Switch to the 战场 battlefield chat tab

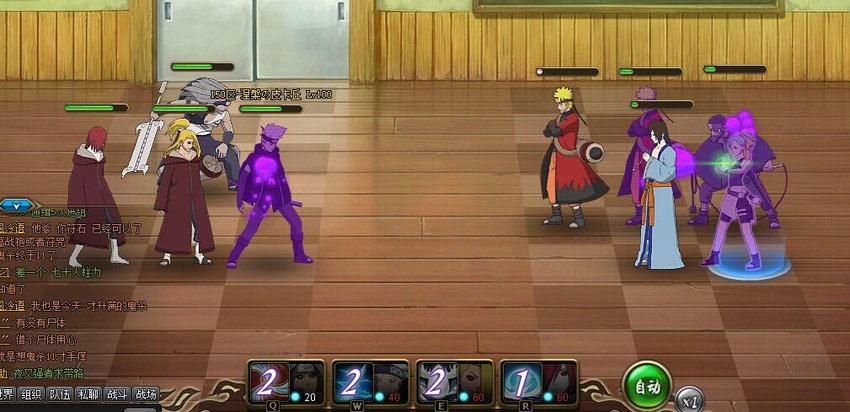[x=145, y=395]
